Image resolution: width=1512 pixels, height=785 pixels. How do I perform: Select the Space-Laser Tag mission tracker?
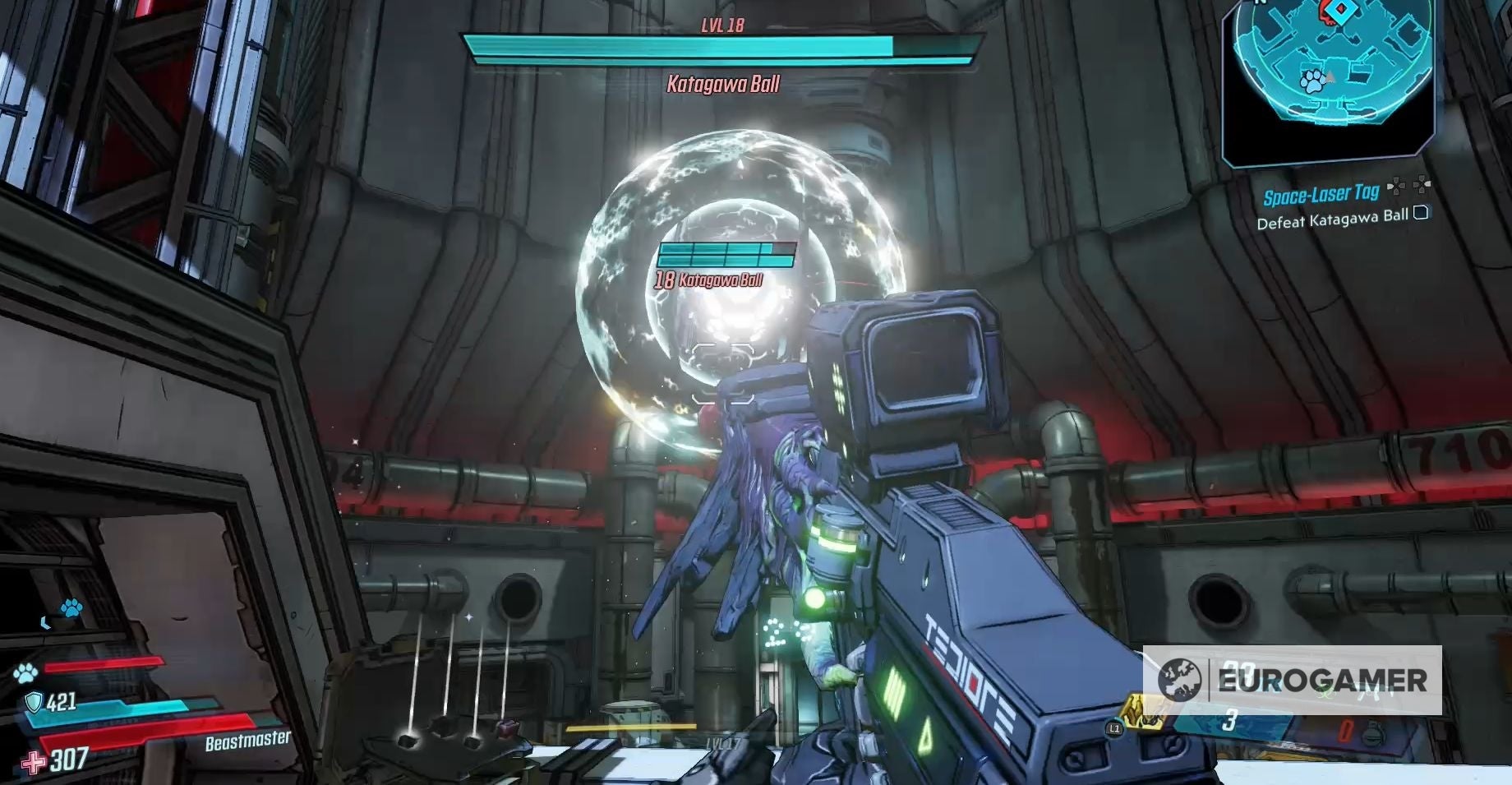(1321, 195)
